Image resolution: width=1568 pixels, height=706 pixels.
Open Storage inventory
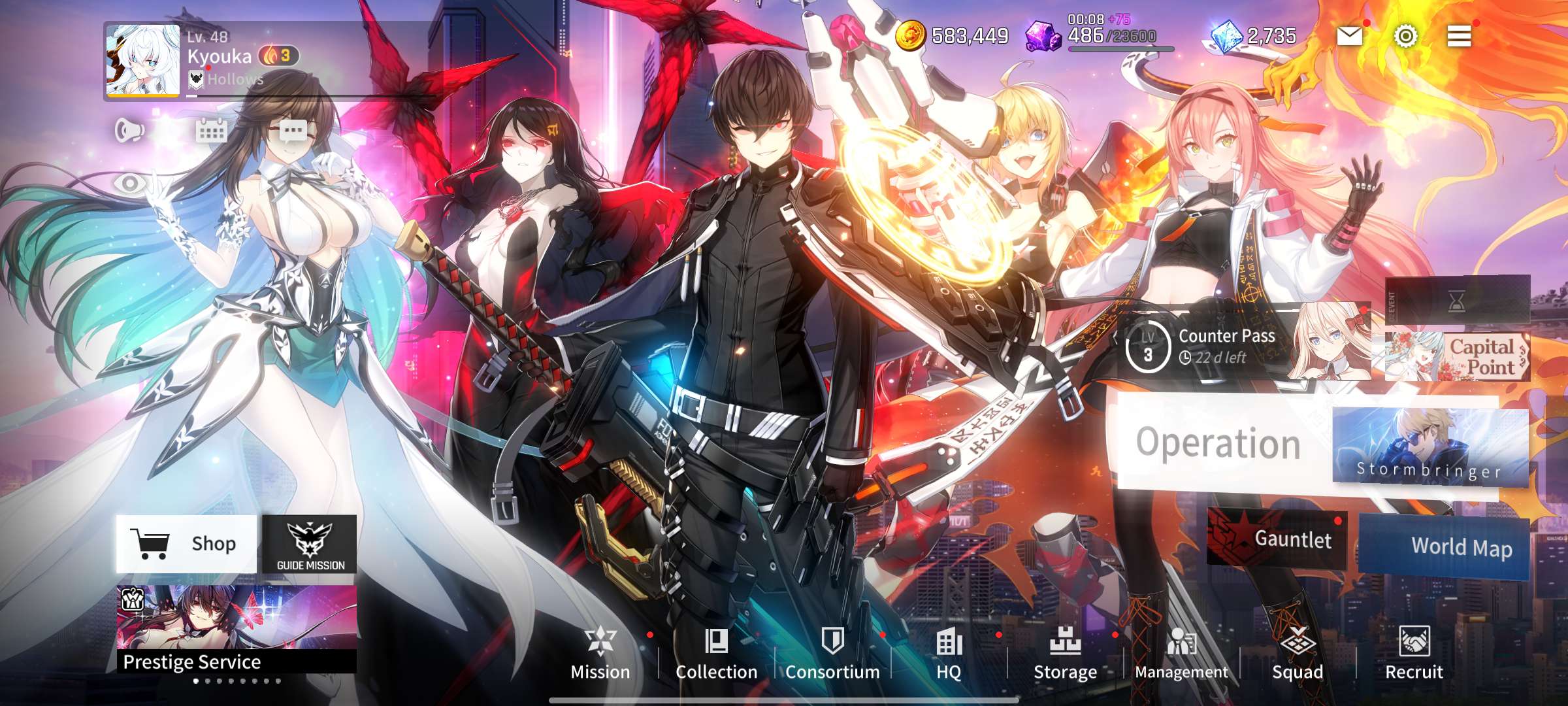click(x=1065, y=654)
